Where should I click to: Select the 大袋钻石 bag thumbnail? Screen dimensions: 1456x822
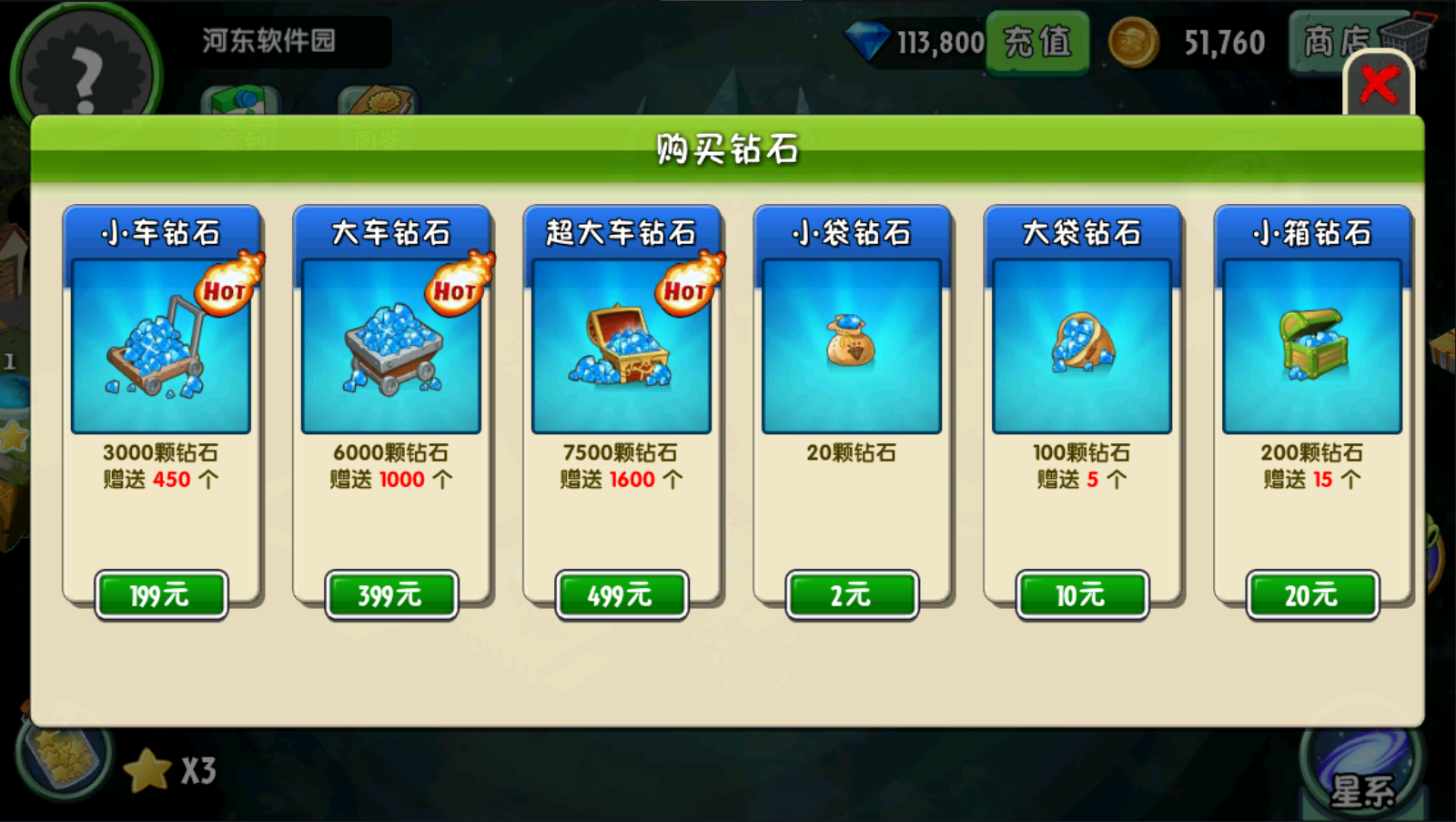(1081, 346)
